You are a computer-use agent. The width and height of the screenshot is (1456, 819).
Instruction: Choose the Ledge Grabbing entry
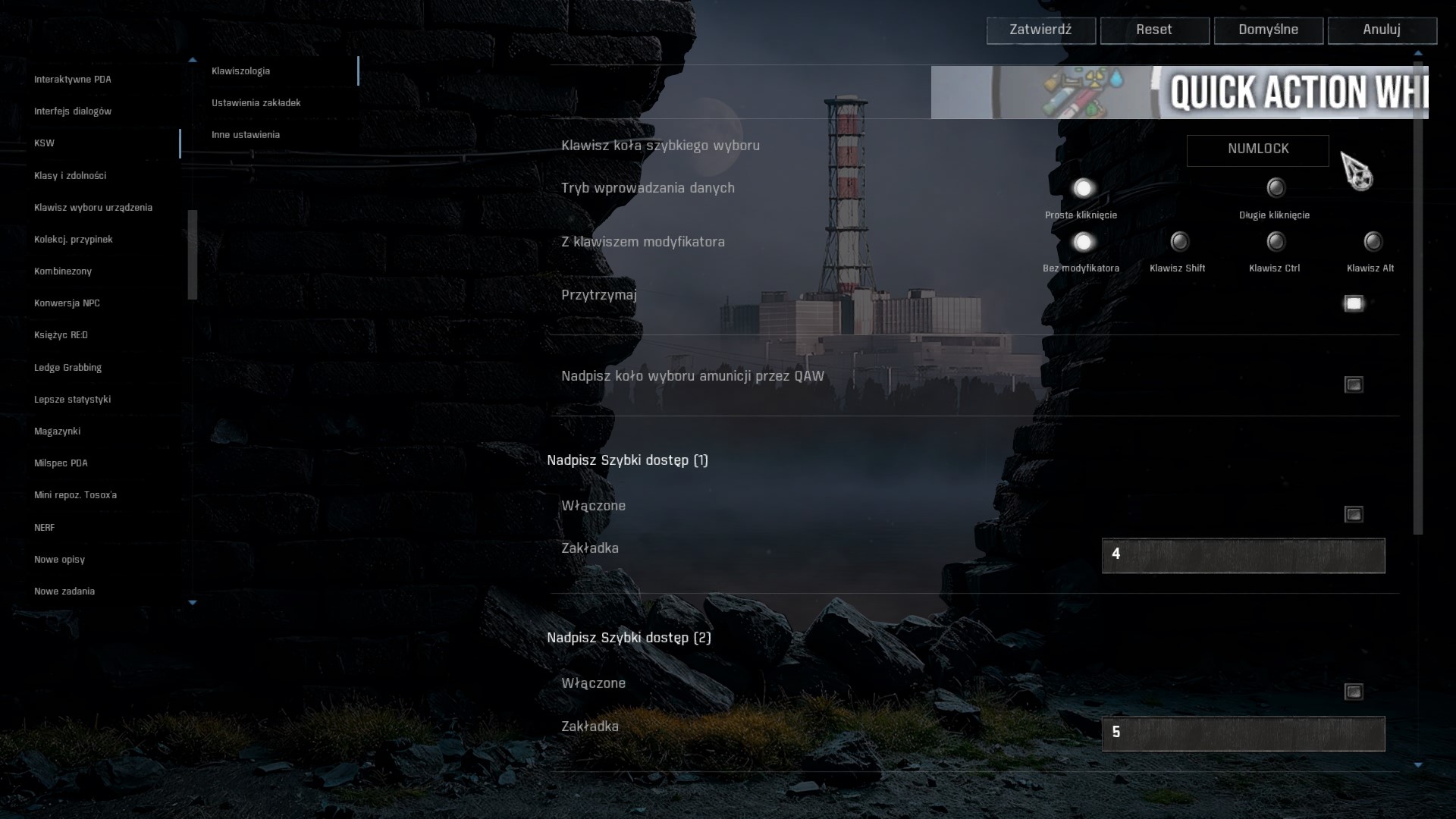[68, 368]
